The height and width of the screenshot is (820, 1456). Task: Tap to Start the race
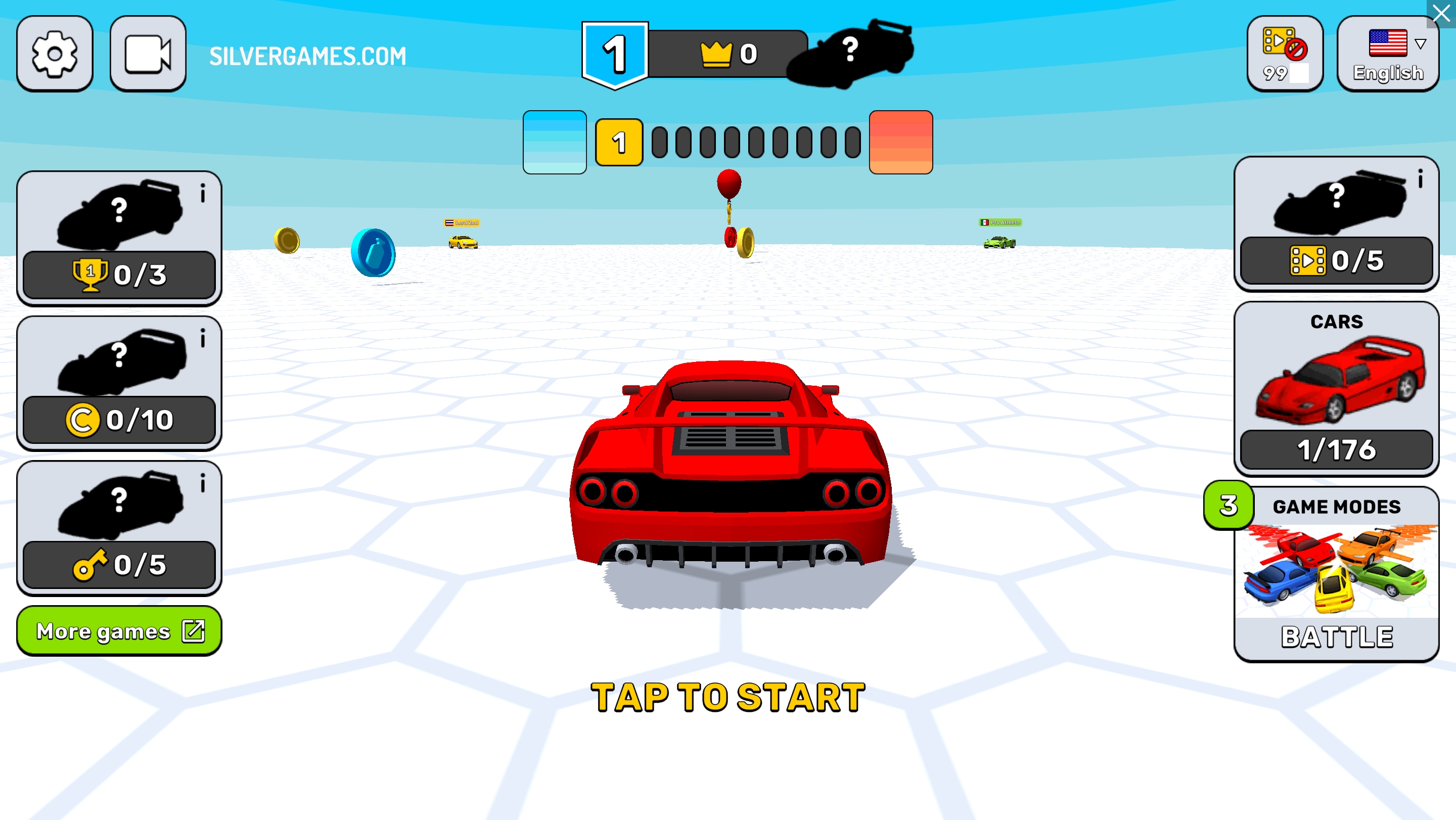coord(728,697)
